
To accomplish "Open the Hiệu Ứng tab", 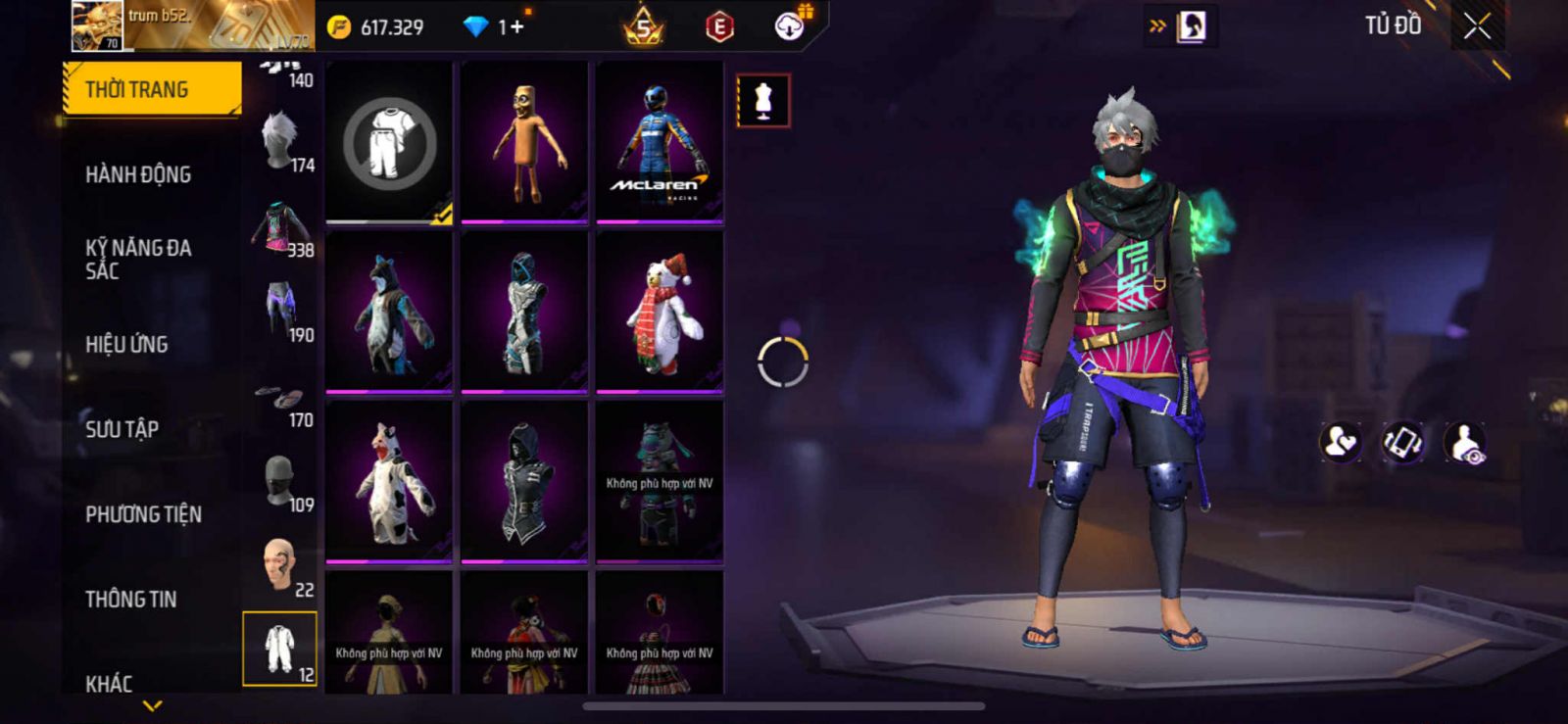I will click(x=126, y=344).
